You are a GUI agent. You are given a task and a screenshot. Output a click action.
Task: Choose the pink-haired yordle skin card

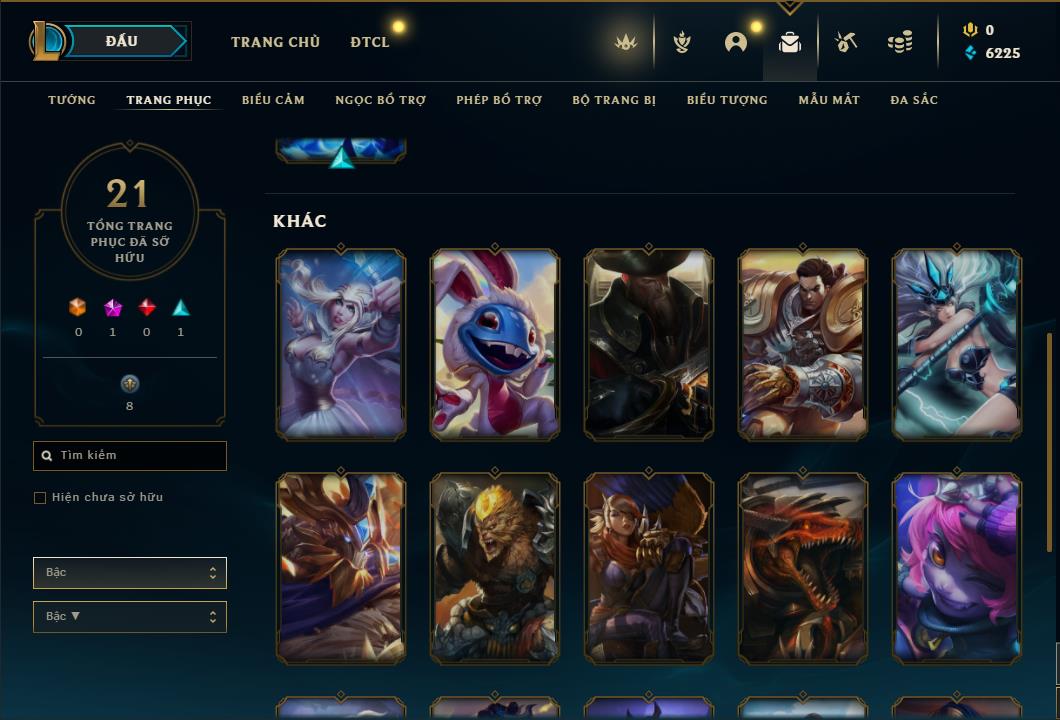(957, 568)
